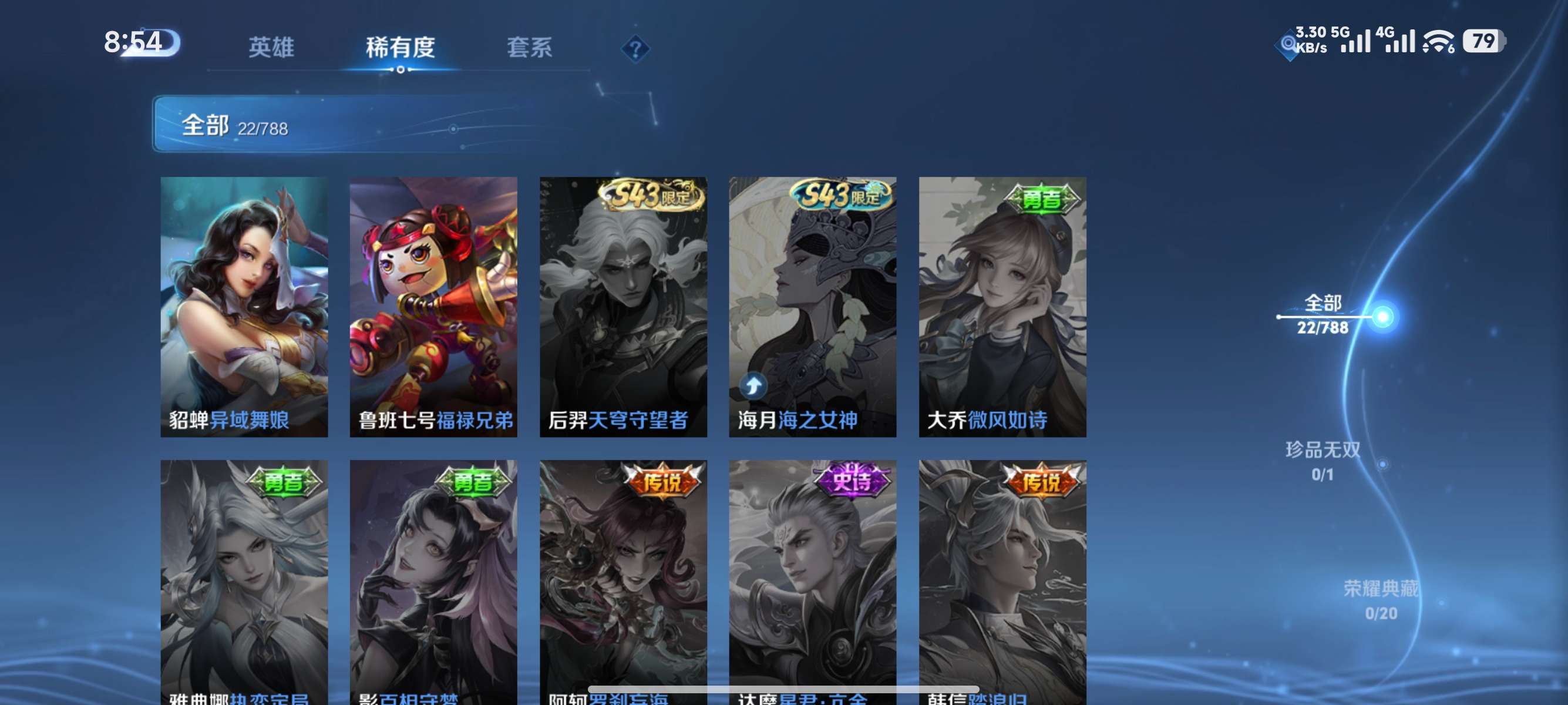Jump to the 珍品无双 rarity category
The image size is (1568, 705).
[x=1323, y=461]
